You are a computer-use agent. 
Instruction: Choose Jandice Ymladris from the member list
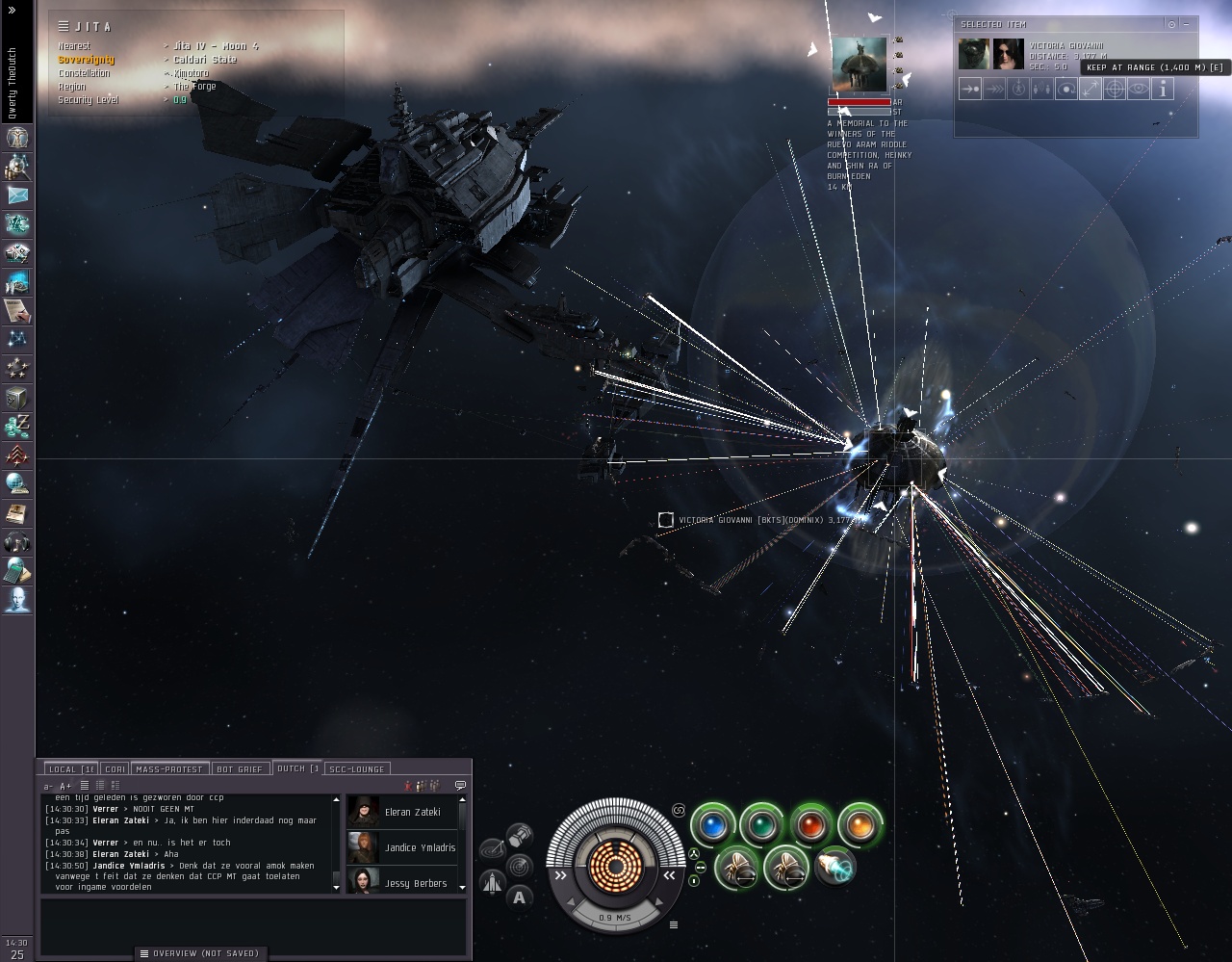pos(404,847)
